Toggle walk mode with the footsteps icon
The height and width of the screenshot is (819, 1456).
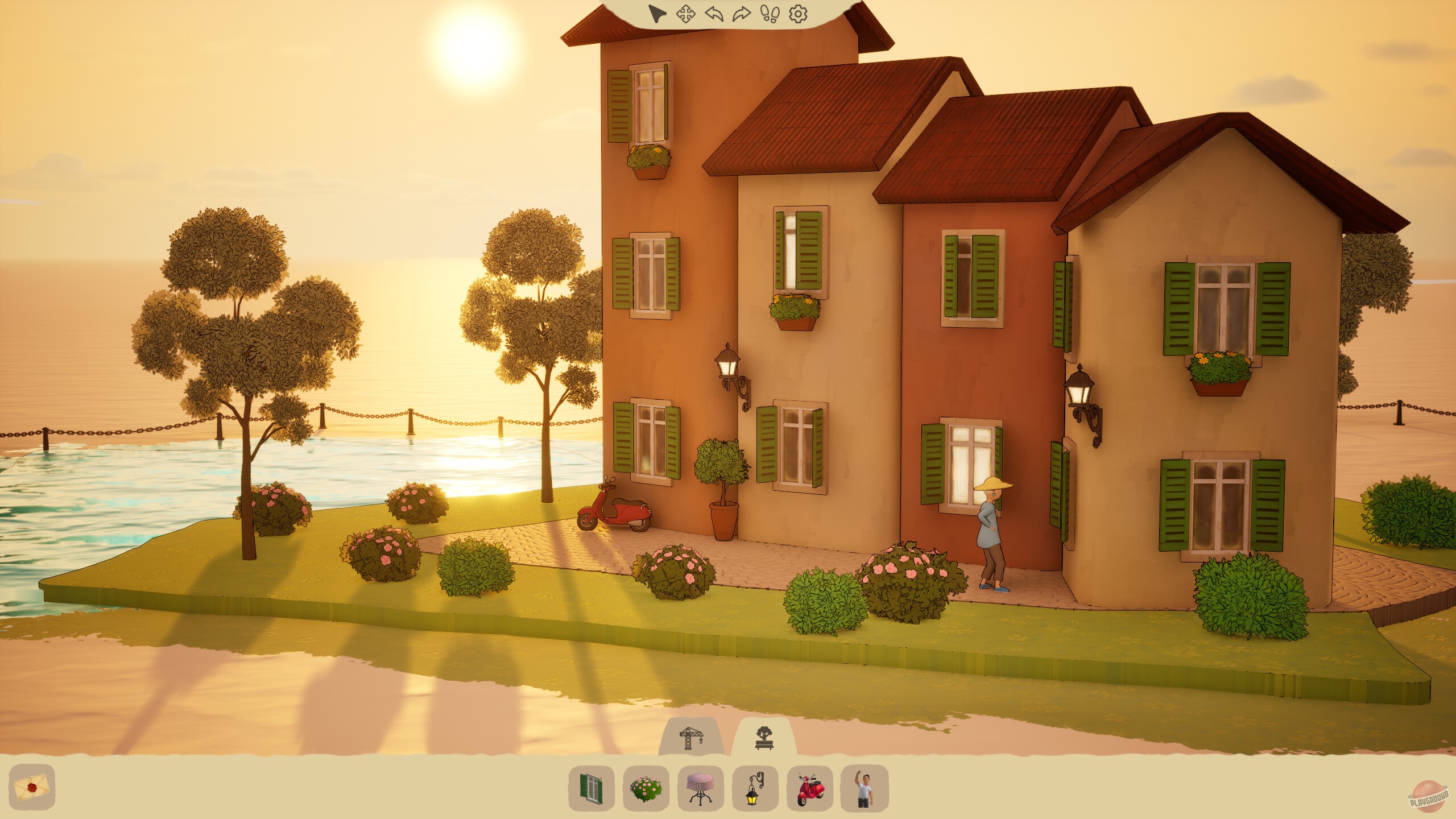pyautogui.click(x=769, y=15)
